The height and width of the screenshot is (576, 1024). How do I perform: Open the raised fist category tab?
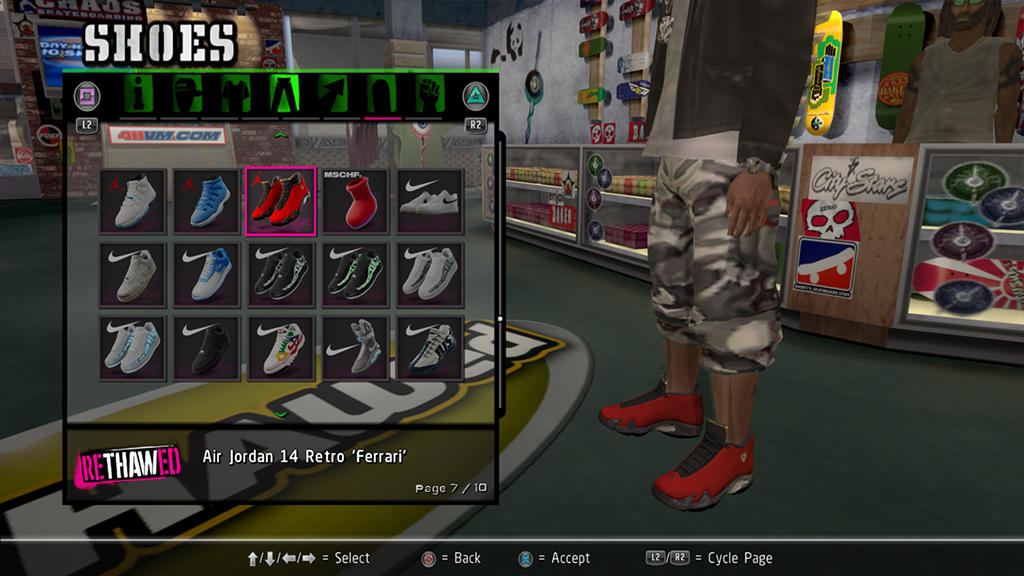[428, 95]
